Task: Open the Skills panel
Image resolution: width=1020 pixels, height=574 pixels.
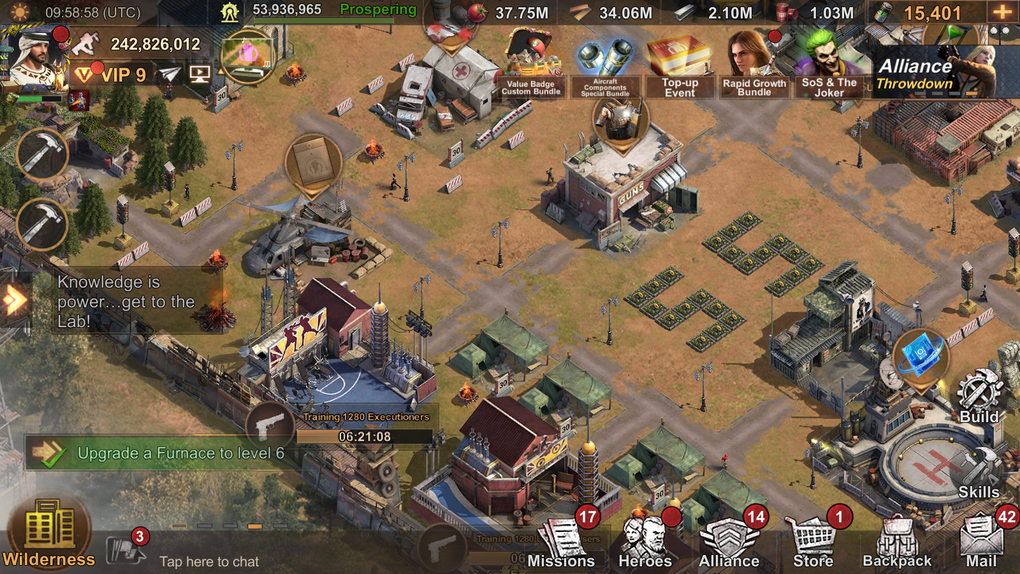Action: [x=979, y=472]
